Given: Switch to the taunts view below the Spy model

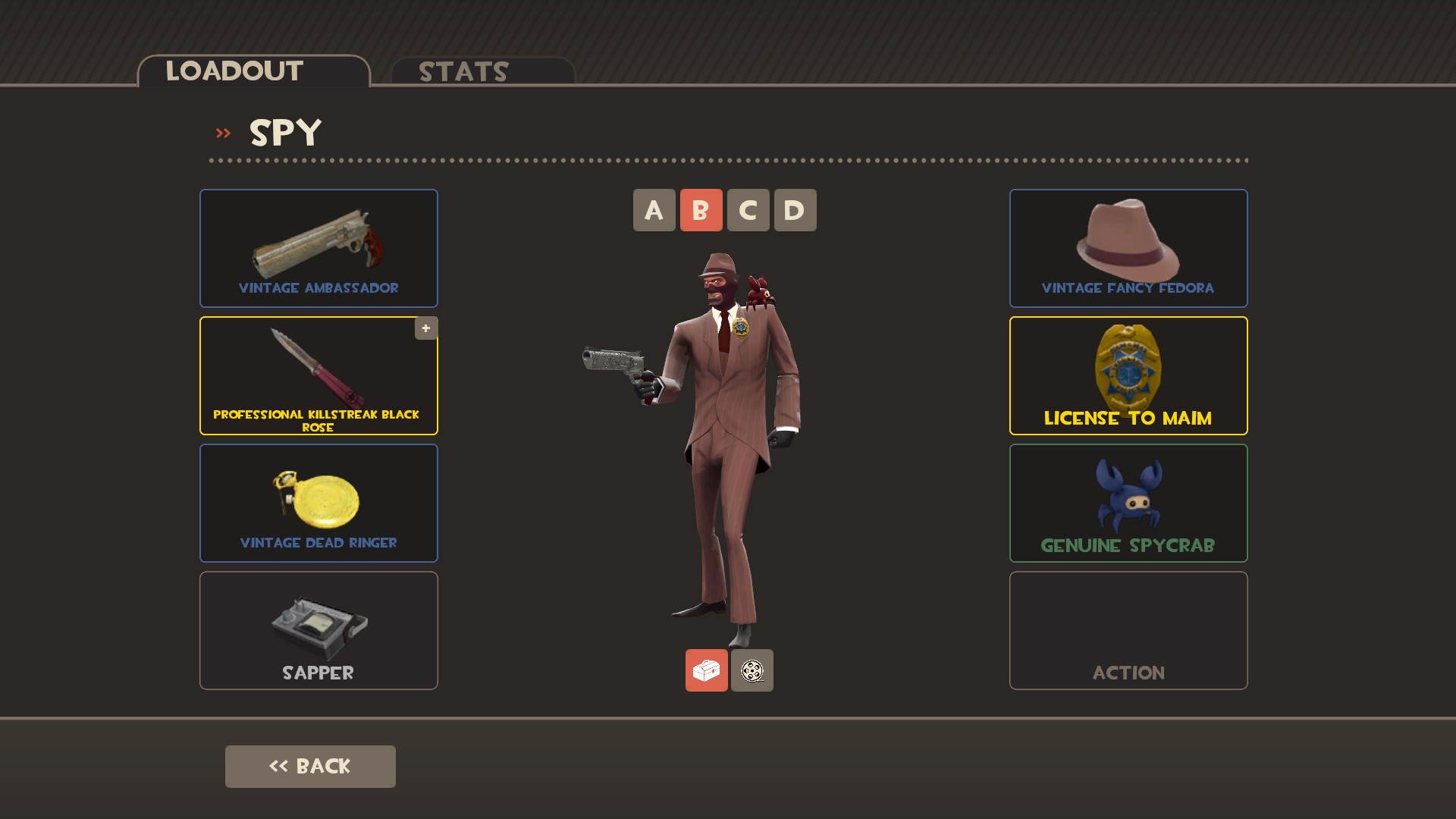Looking at the screenshot, I should point(752,670).
